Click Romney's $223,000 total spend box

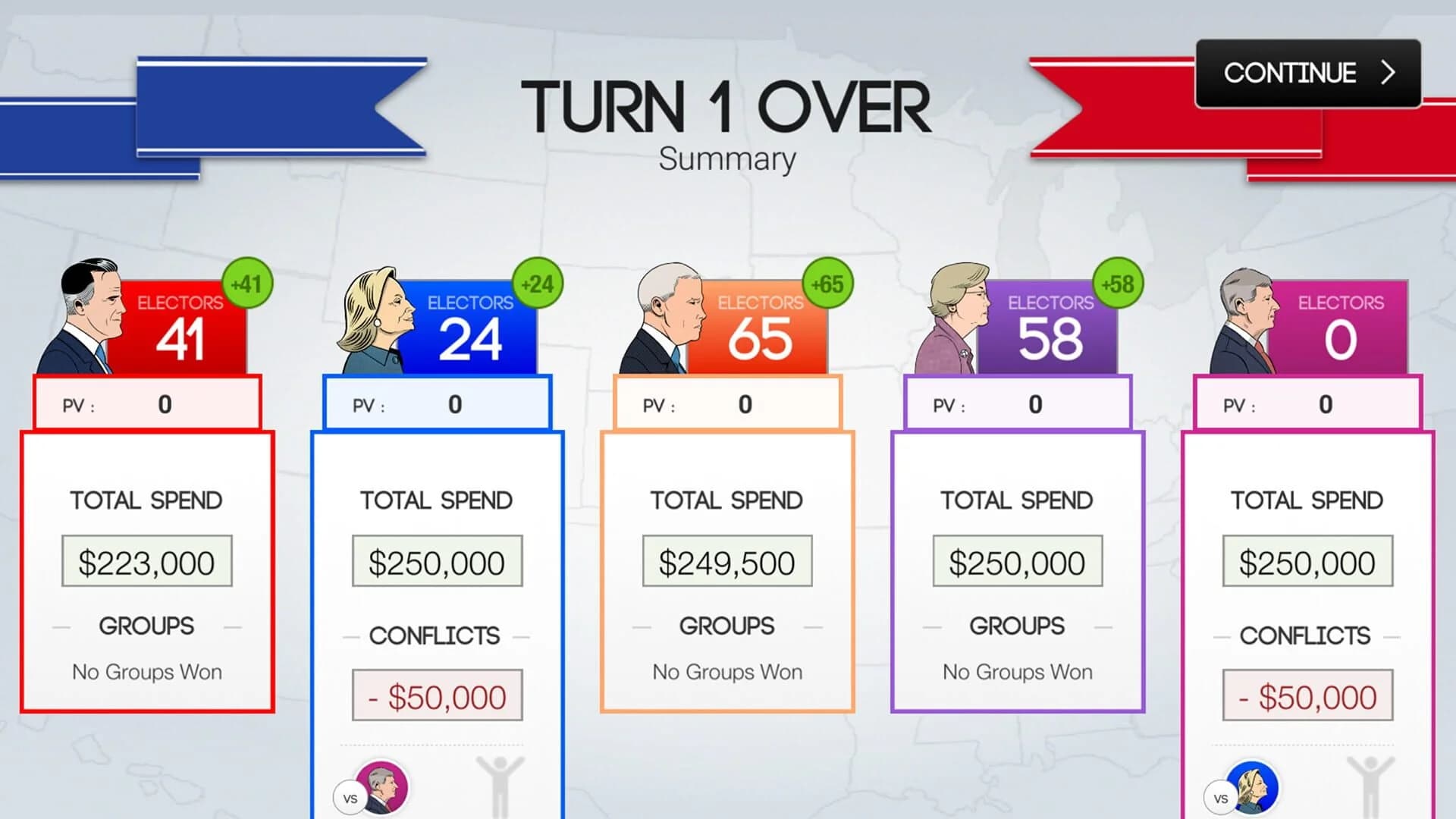click(x=146, y=561)
